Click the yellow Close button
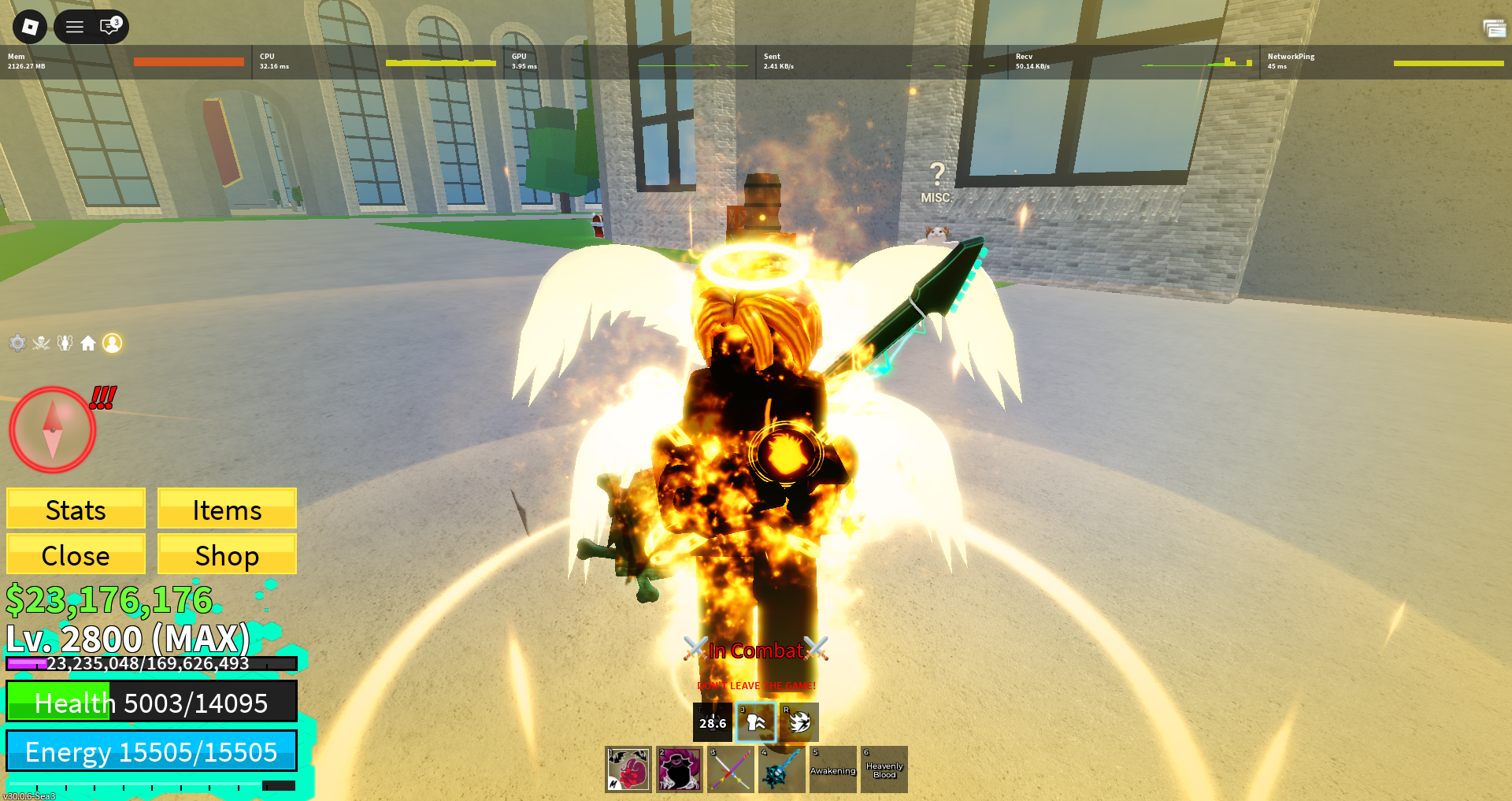The height and width of the screenshot is (801, 1512). pos(76,554)
